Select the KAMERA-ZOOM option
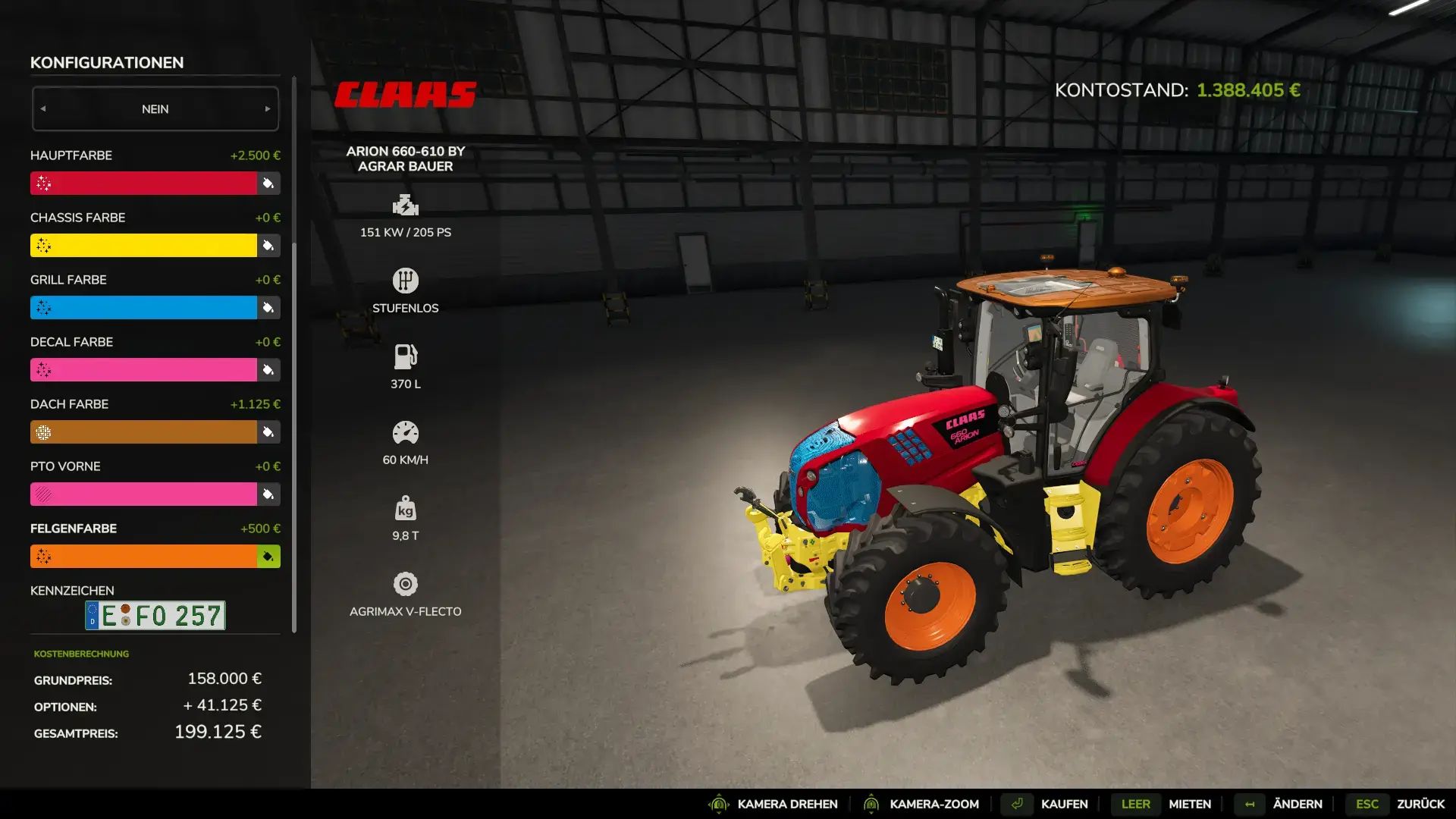 click(x=934, y=804)
